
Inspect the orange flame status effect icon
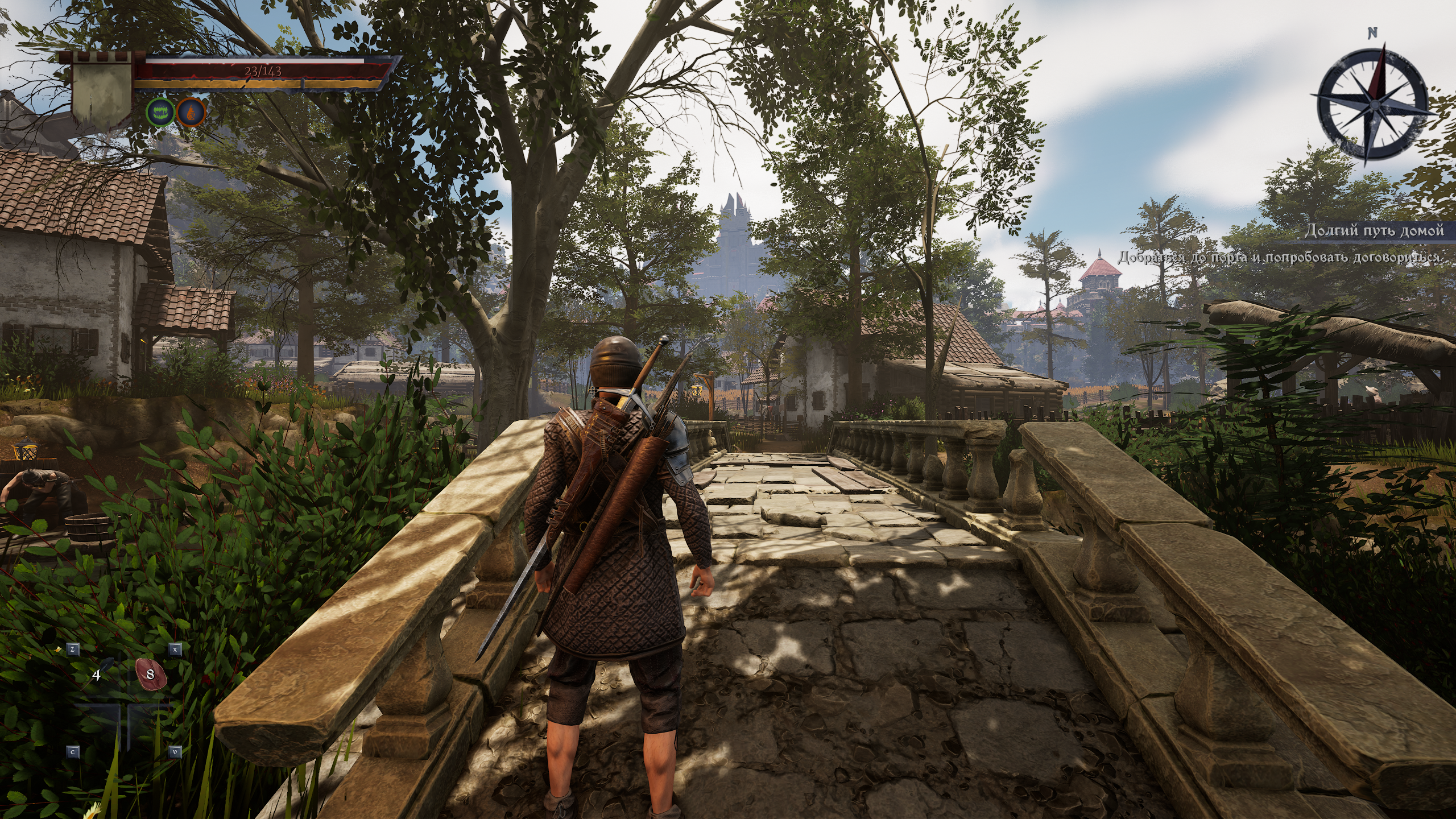pos(191,112)
